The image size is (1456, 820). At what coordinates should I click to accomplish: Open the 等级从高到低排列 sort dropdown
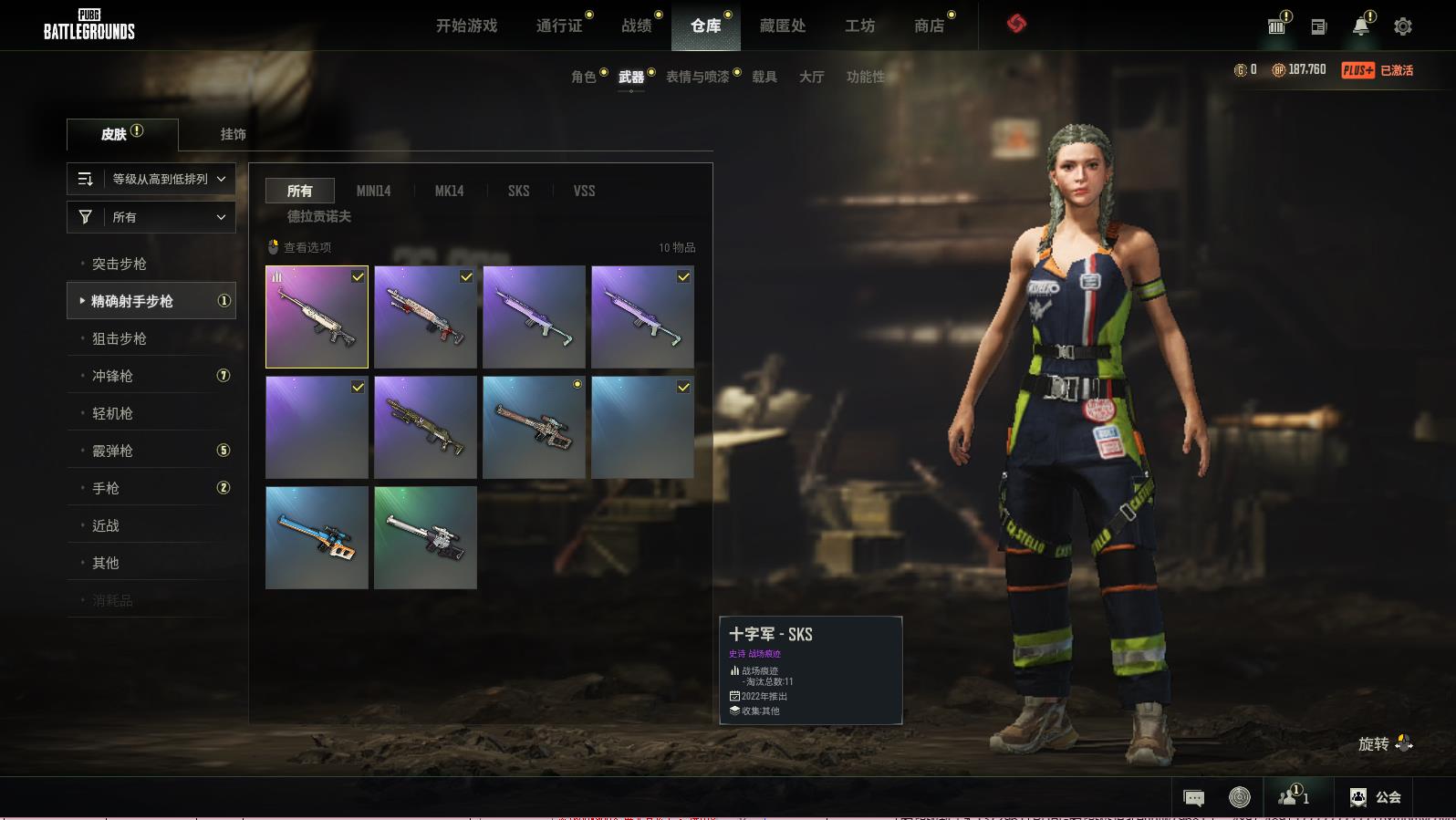pyautogui.click(x=151, y=179)
